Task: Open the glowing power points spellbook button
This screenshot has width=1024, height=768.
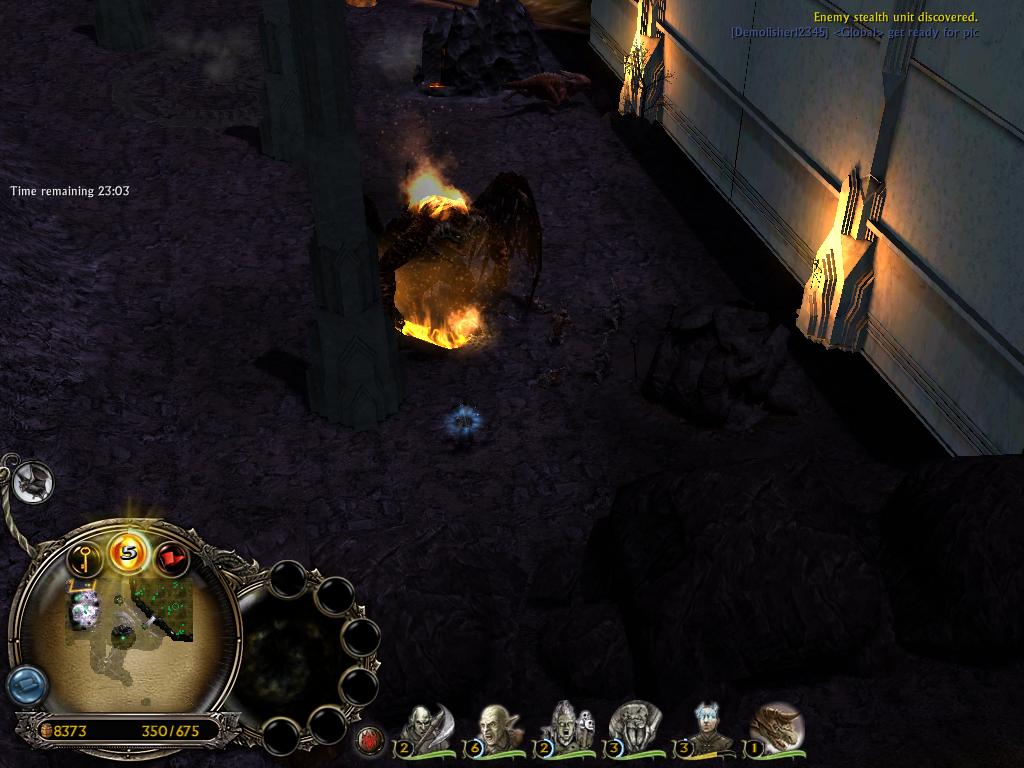Action: coord(129,551)
